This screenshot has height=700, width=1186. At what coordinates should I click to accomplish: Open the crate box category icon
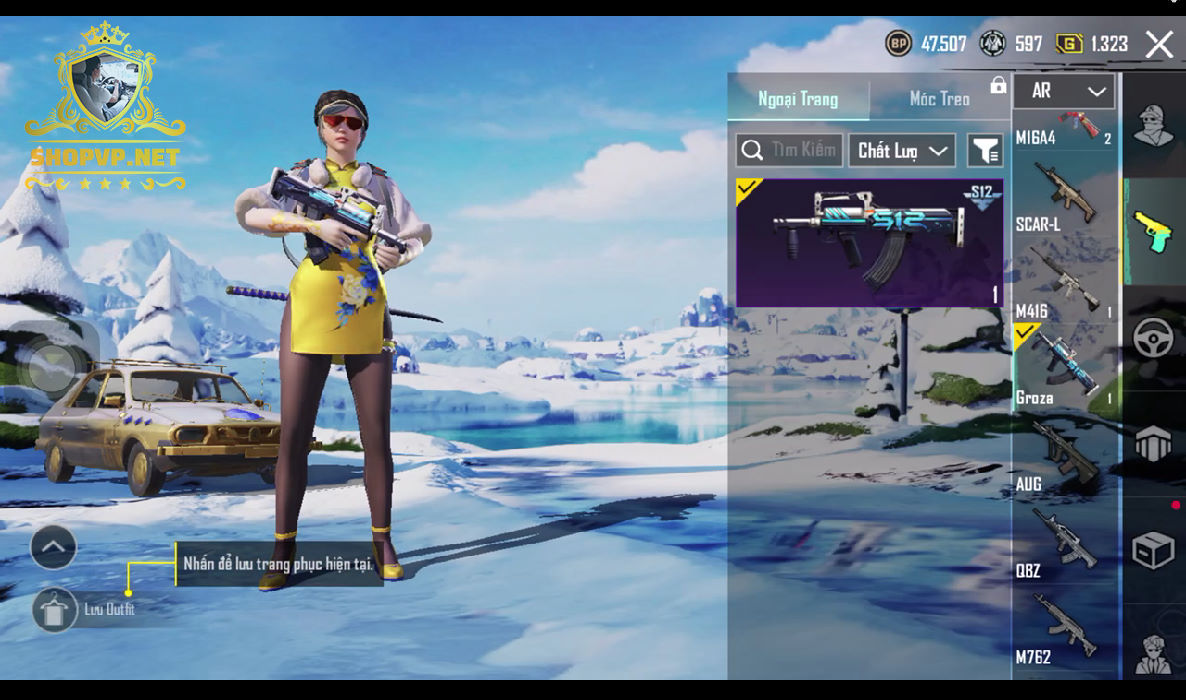click(x=1153, y=551)
